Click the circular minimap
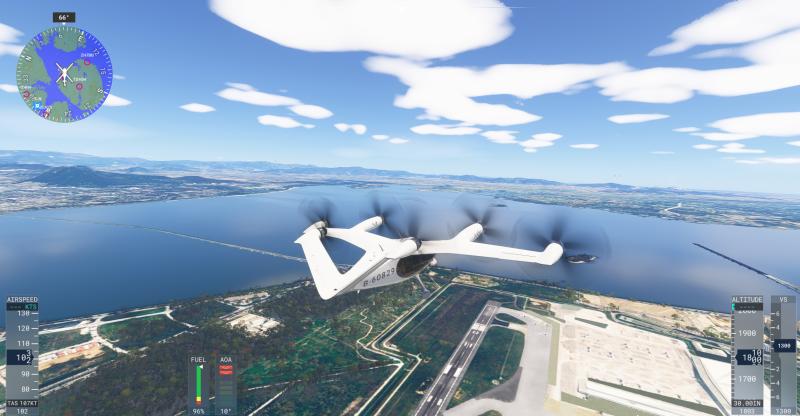The width and height of the screenshot is (800, 416). [x=64, y=71]
